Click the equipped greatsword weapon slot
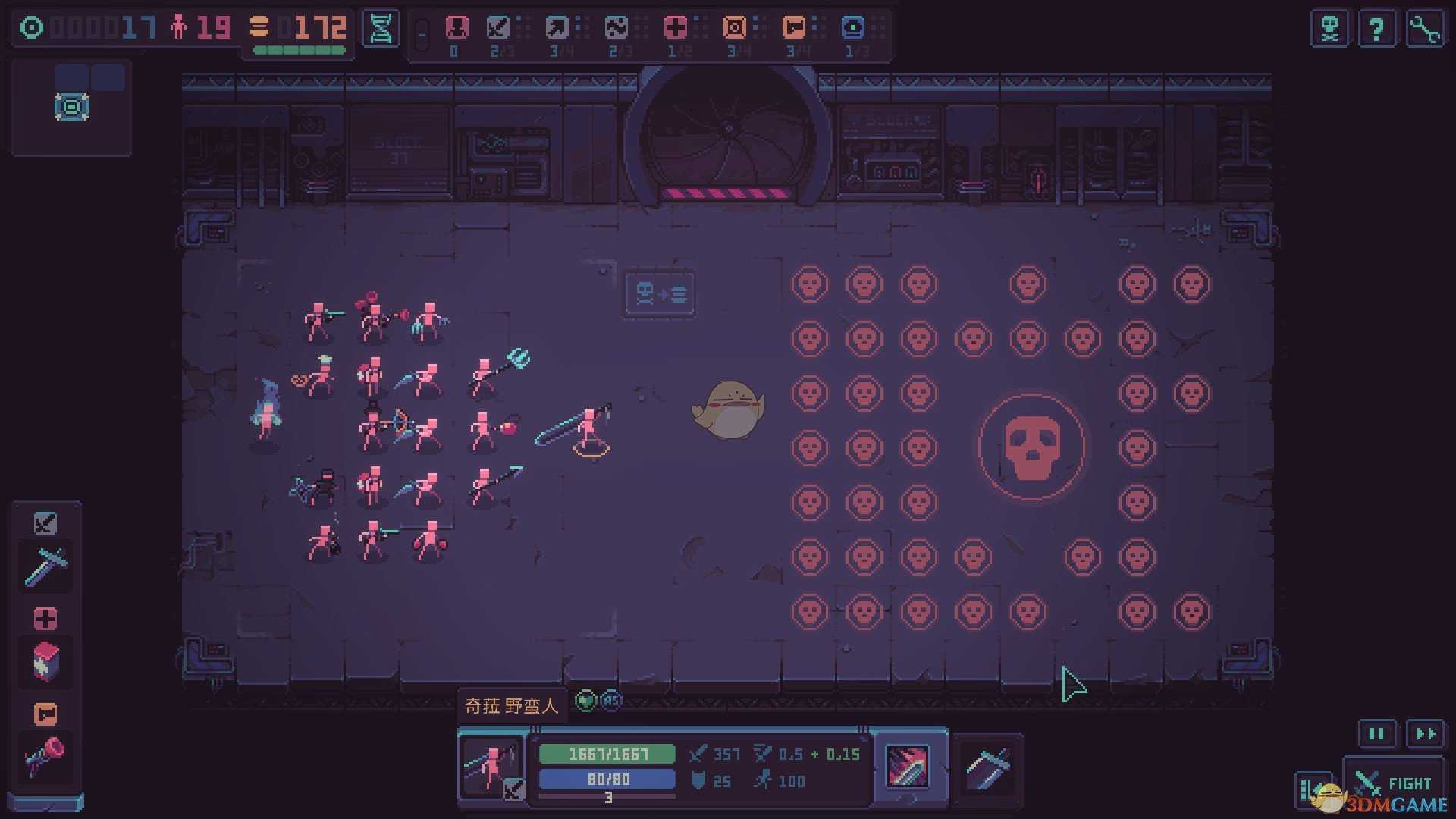The image size is (1456, 819). tap(987, 768)
